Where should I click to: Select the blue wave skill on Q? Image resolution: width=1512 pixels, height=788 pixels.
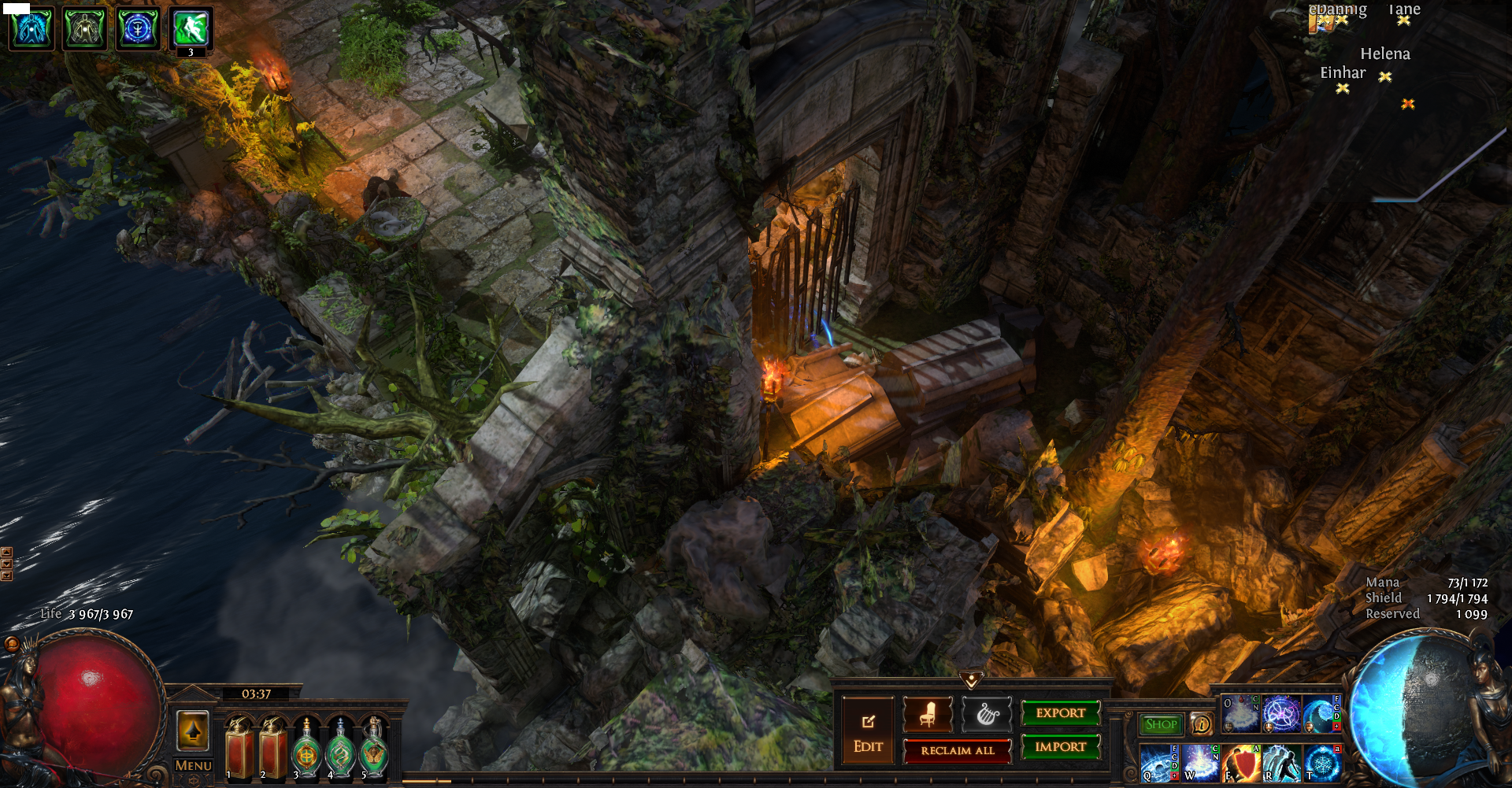(x=1159, y=763)
